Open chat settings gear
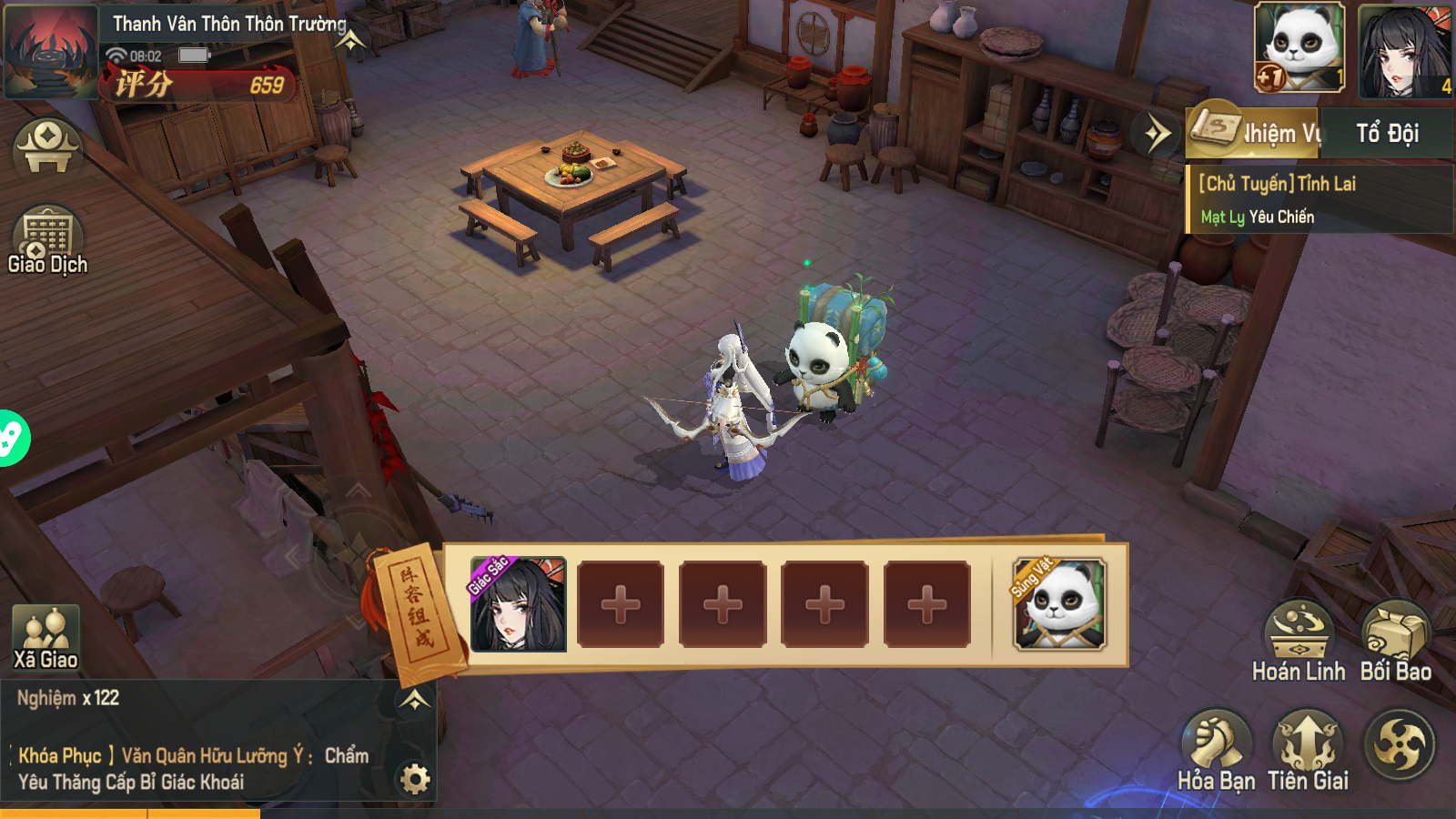This screenshot has width=1456, height=819. (415, 779)
